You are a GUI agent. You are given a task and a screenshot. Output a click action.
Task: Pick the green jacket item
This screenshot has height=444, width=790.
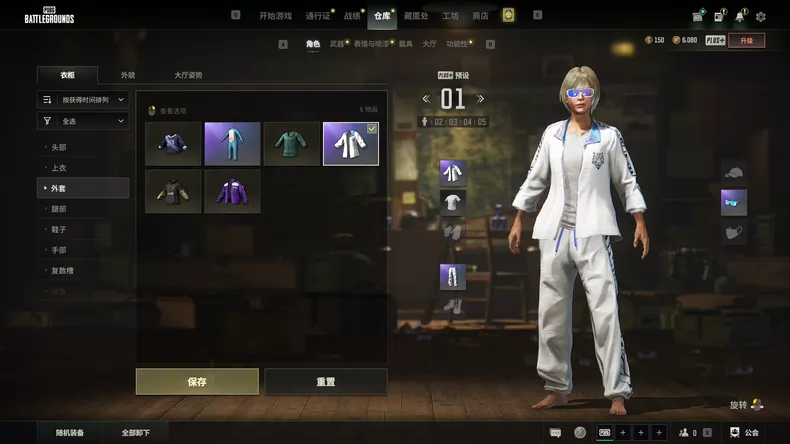tap(291, 144)
